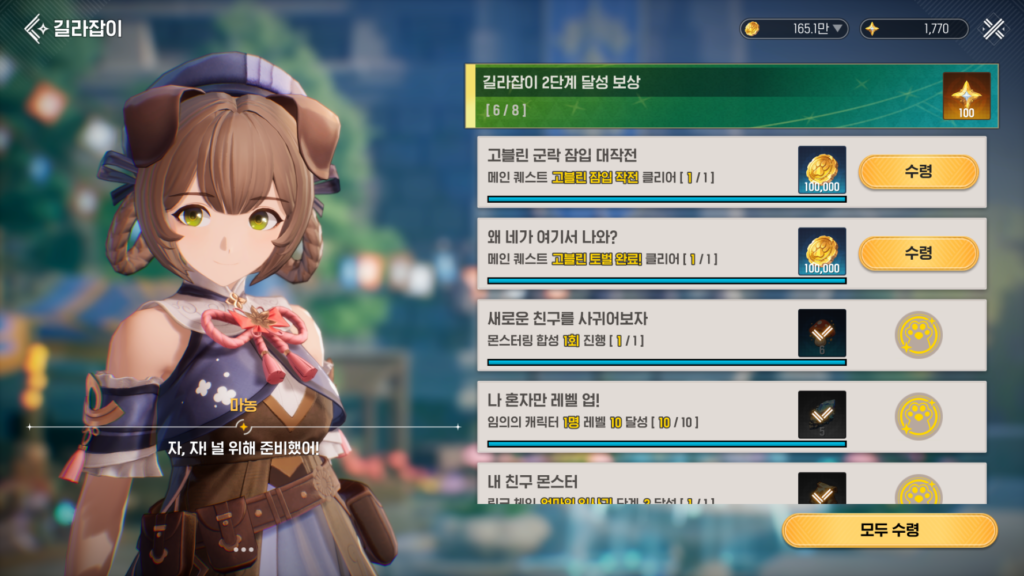This screenshot has height=576, width=1024.
Task: Select the stage 2 reward icon worth 100
Action: coord(966,96)
